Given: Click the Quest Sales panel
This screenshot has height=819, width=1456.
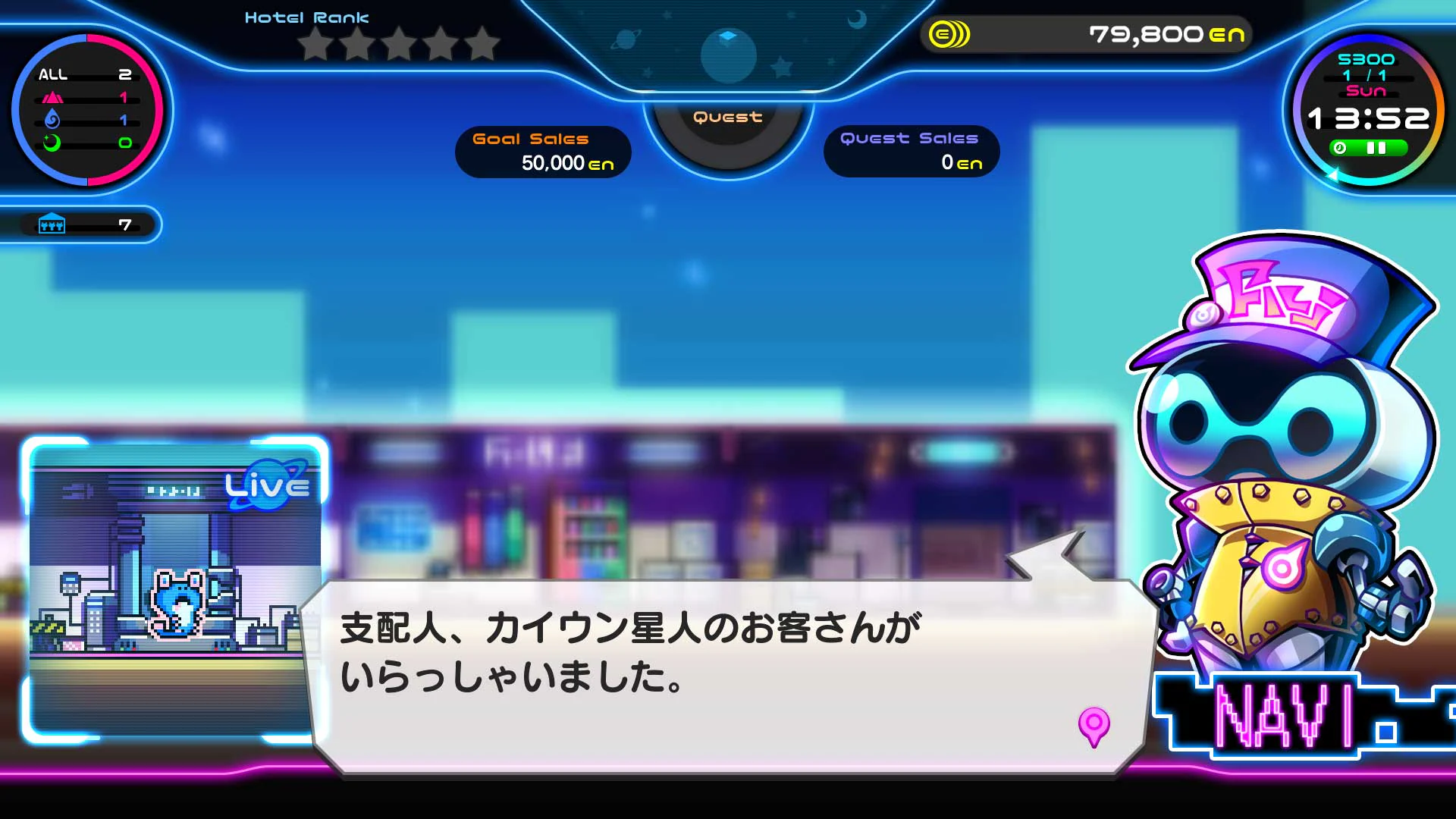Looking at the screenshot, I should click(912, 151).
